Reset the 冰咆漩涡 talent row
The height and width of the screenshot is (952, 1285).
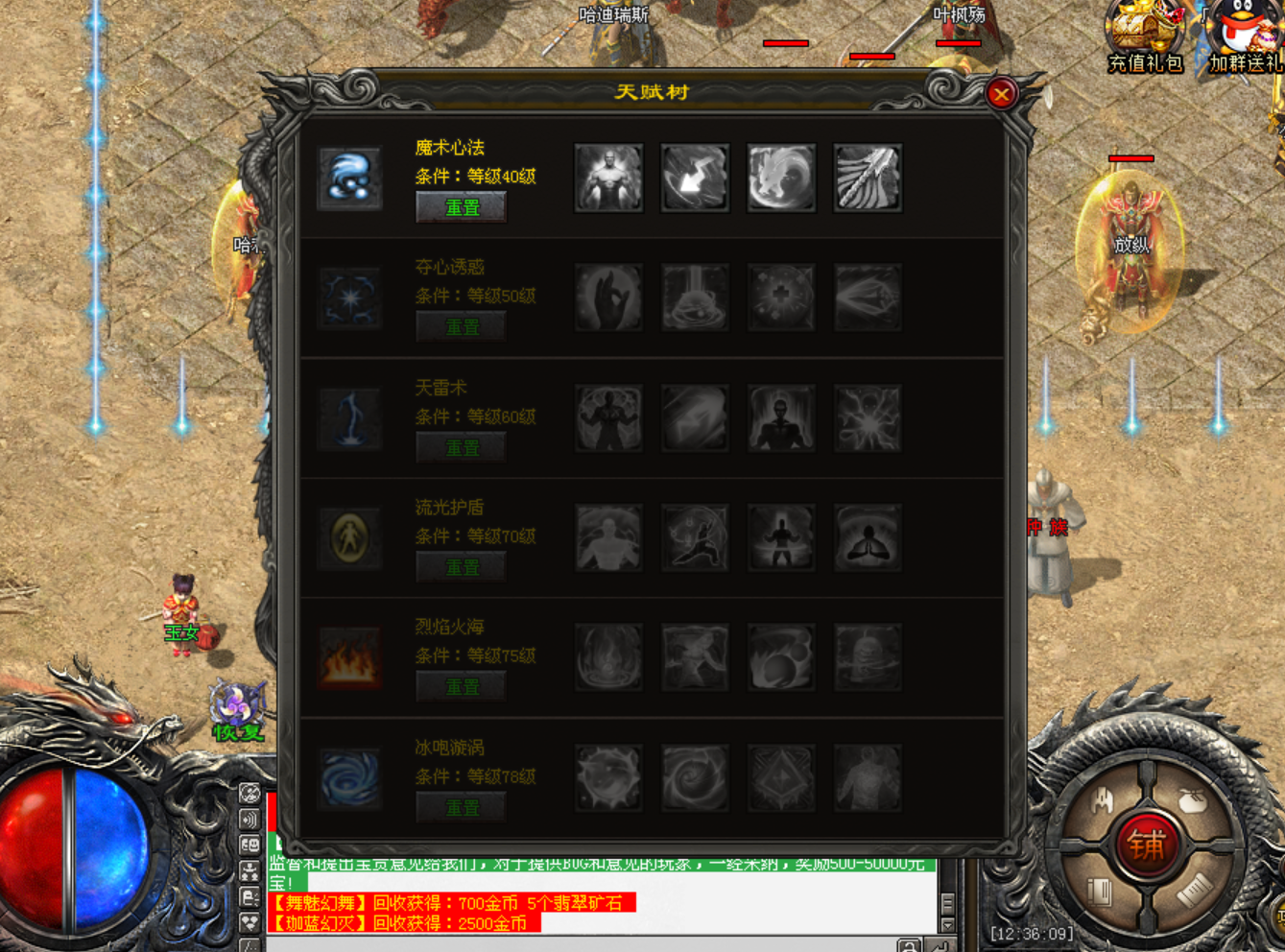[462, 808]
